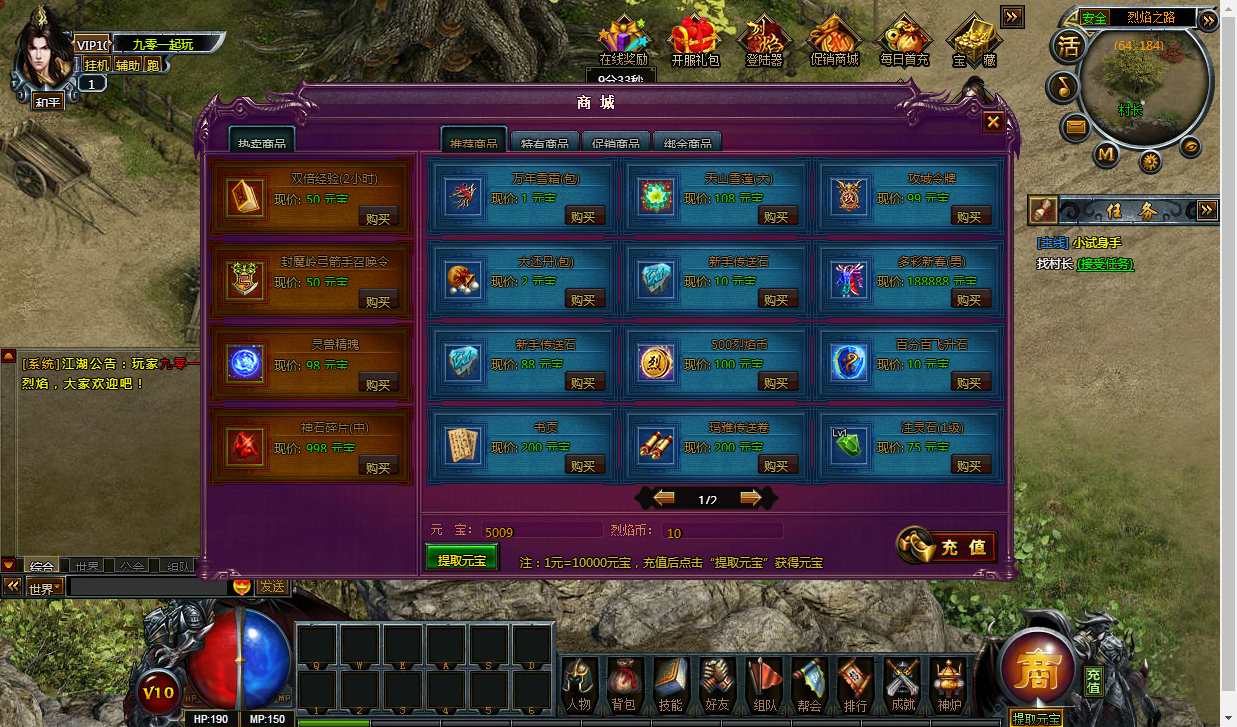Viewport: 1237px width, 727px height.
Task: Open the 背包 bag
Action: coord(623,685)
